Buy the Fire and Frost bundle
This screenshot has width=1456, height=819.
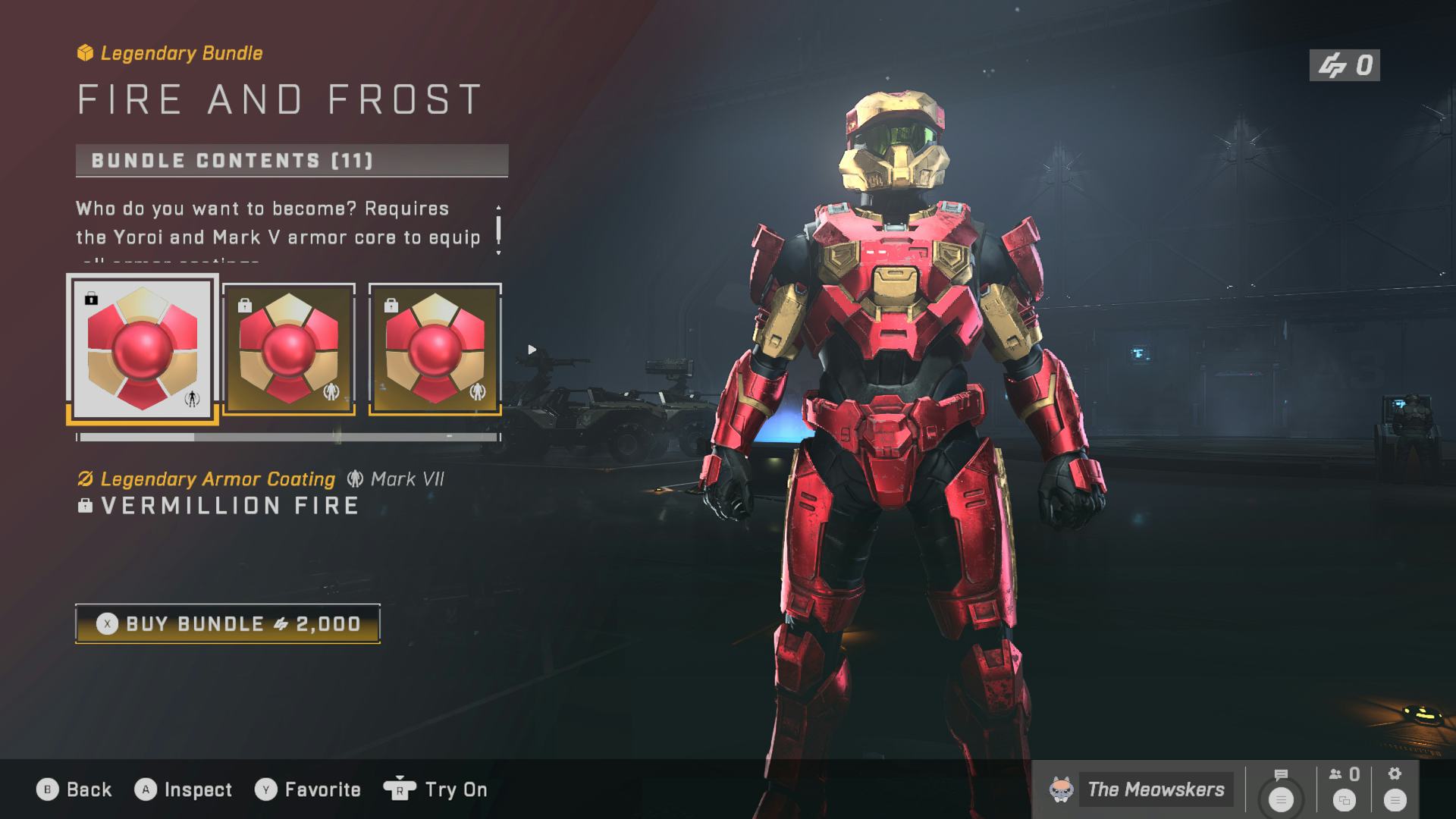227,624
